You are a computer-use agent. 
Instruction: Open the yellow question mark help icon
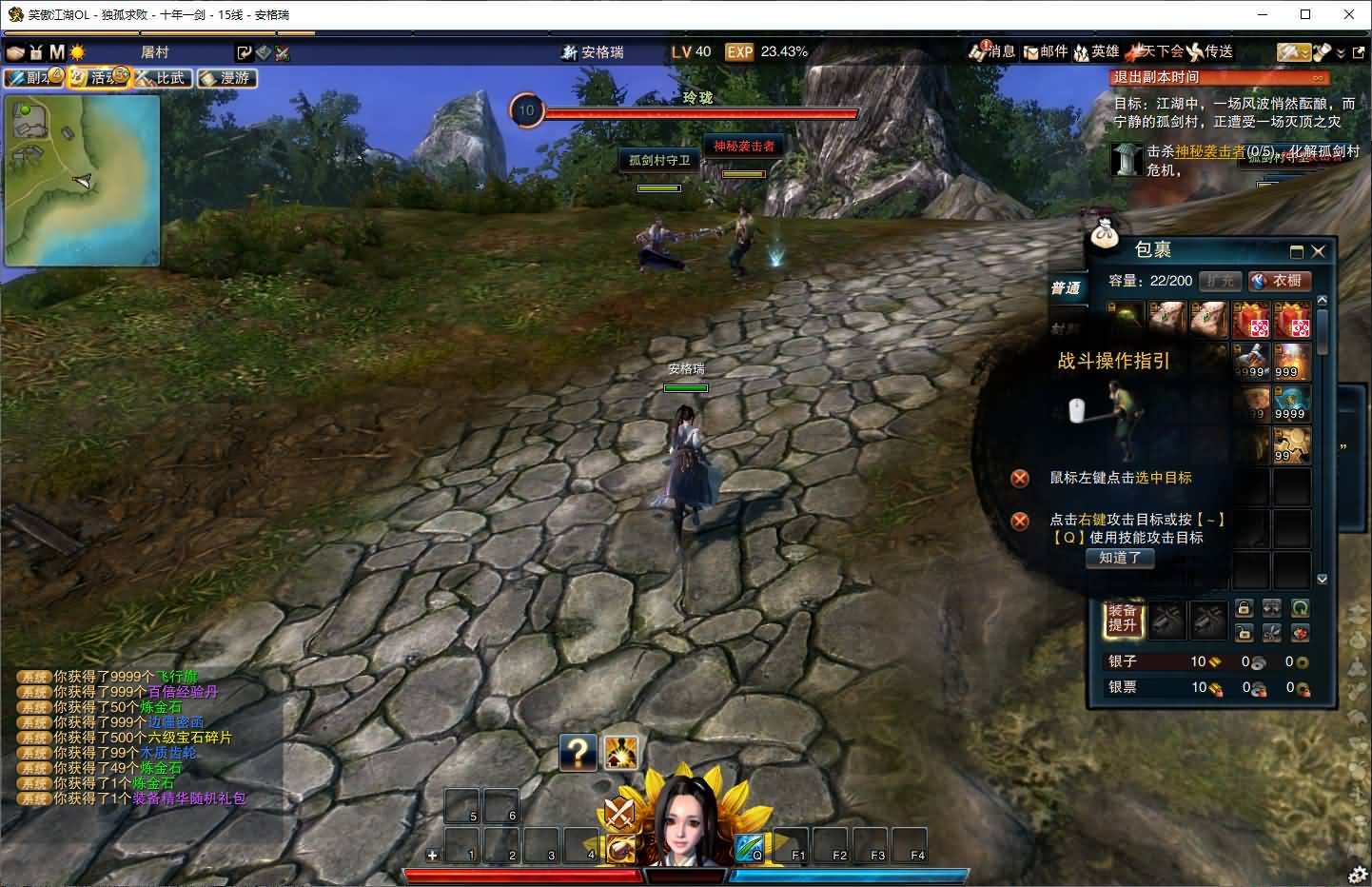[x=578, y=752]
